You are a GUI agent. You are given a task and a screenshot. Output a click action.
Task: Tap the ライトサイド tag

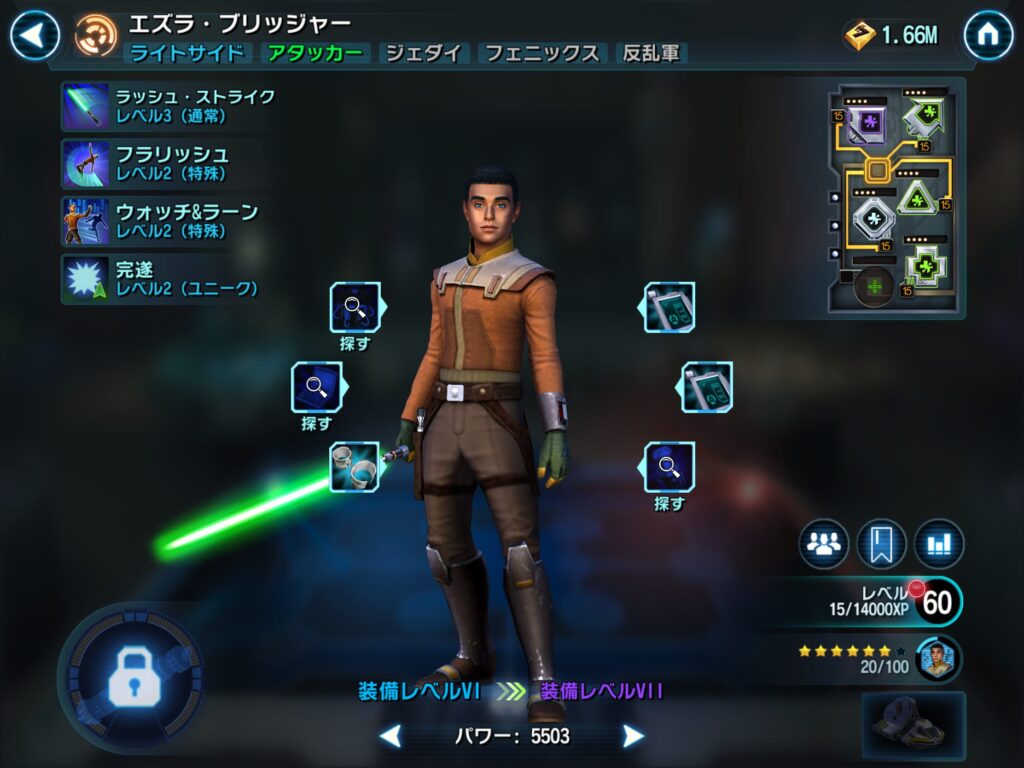(x=186, y=54)
